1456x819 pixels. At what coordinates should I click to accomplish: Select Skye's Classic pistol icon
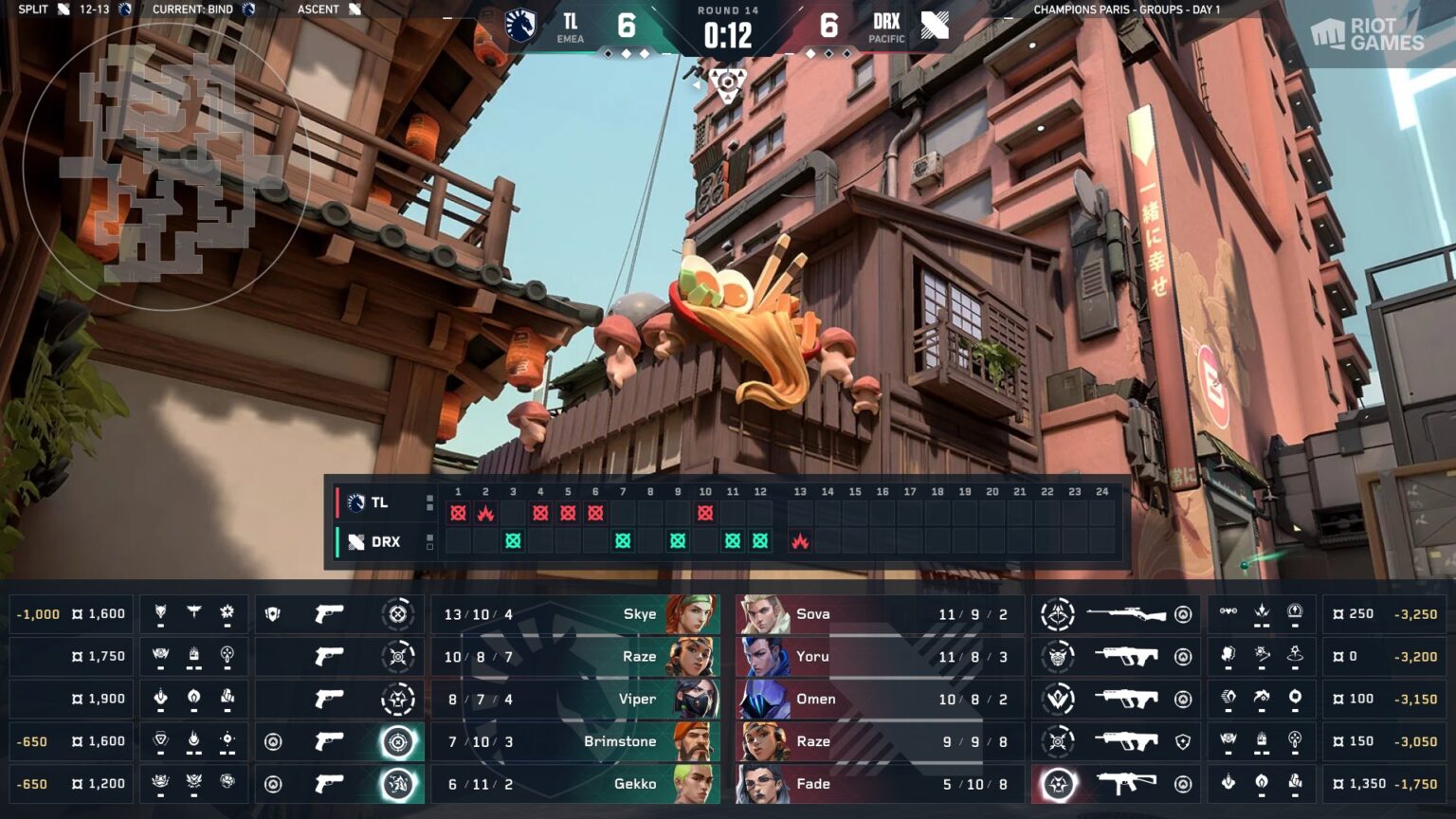[328, 614]
